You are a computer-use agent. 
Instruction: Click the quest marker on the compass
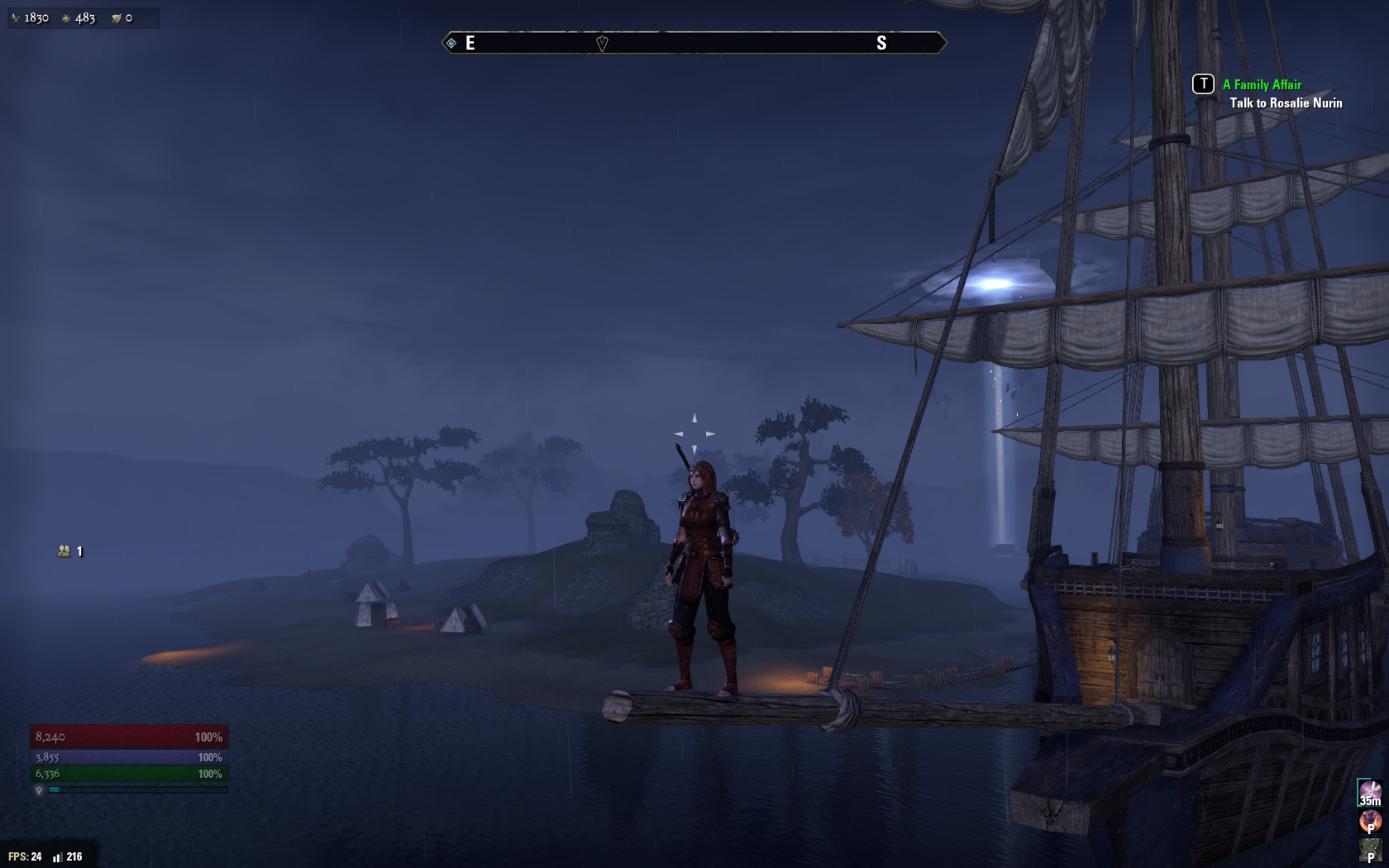[x=602, y=44]
